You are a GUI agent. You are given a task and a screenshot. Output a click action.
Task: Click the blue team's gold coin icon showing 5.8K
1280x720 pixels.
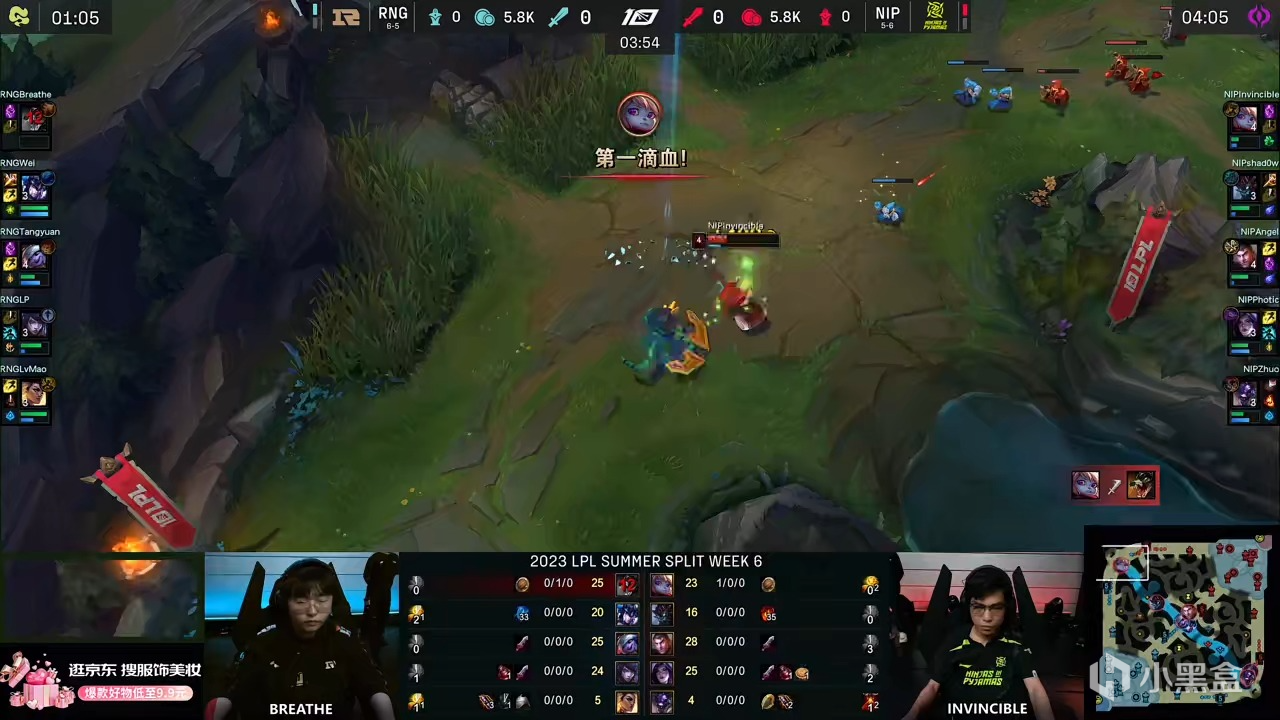pos(484,16)
